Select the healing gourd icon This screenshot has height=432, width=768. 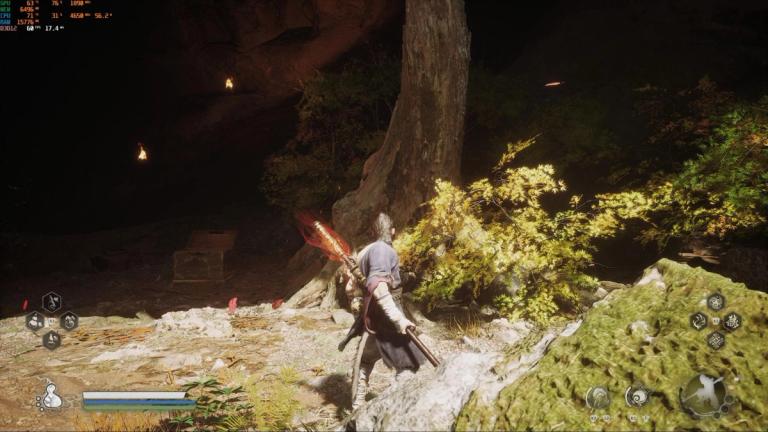(49, 396)
